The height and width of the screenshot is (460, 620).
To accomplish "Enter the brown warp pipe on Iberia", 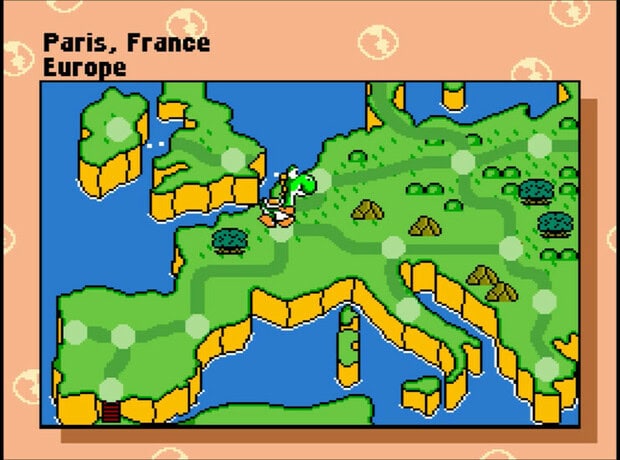I will click(111, 410).
